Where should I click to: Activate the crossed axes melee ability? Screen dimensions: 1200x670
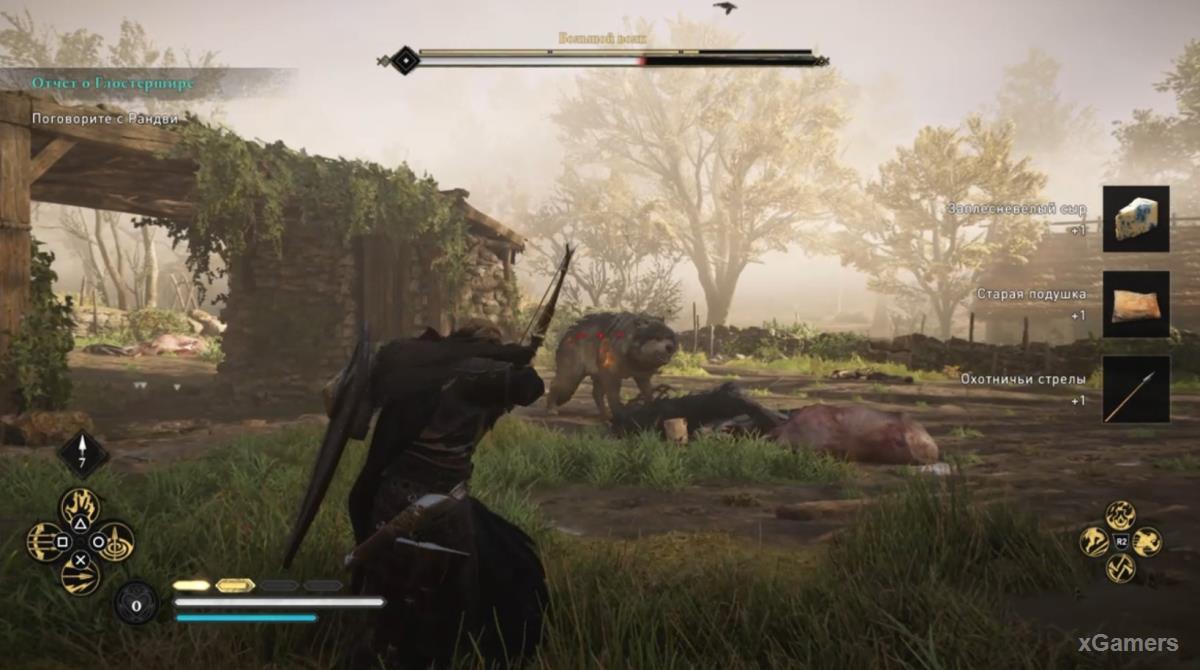coord(1121,568)
